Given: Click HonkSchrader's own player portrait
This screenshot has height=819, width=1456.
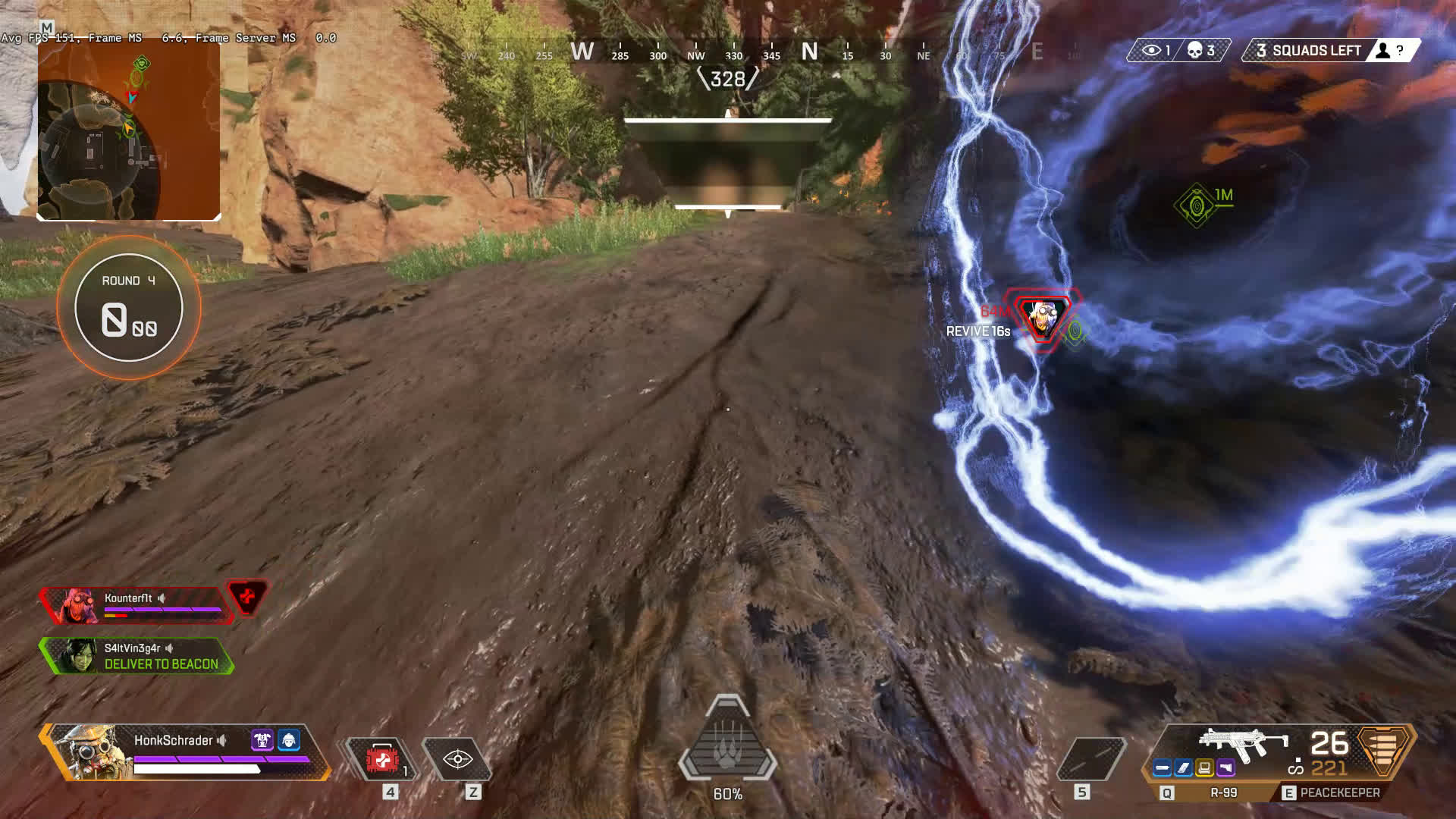Looking at the screenshot, I should [x=85, y=751].
